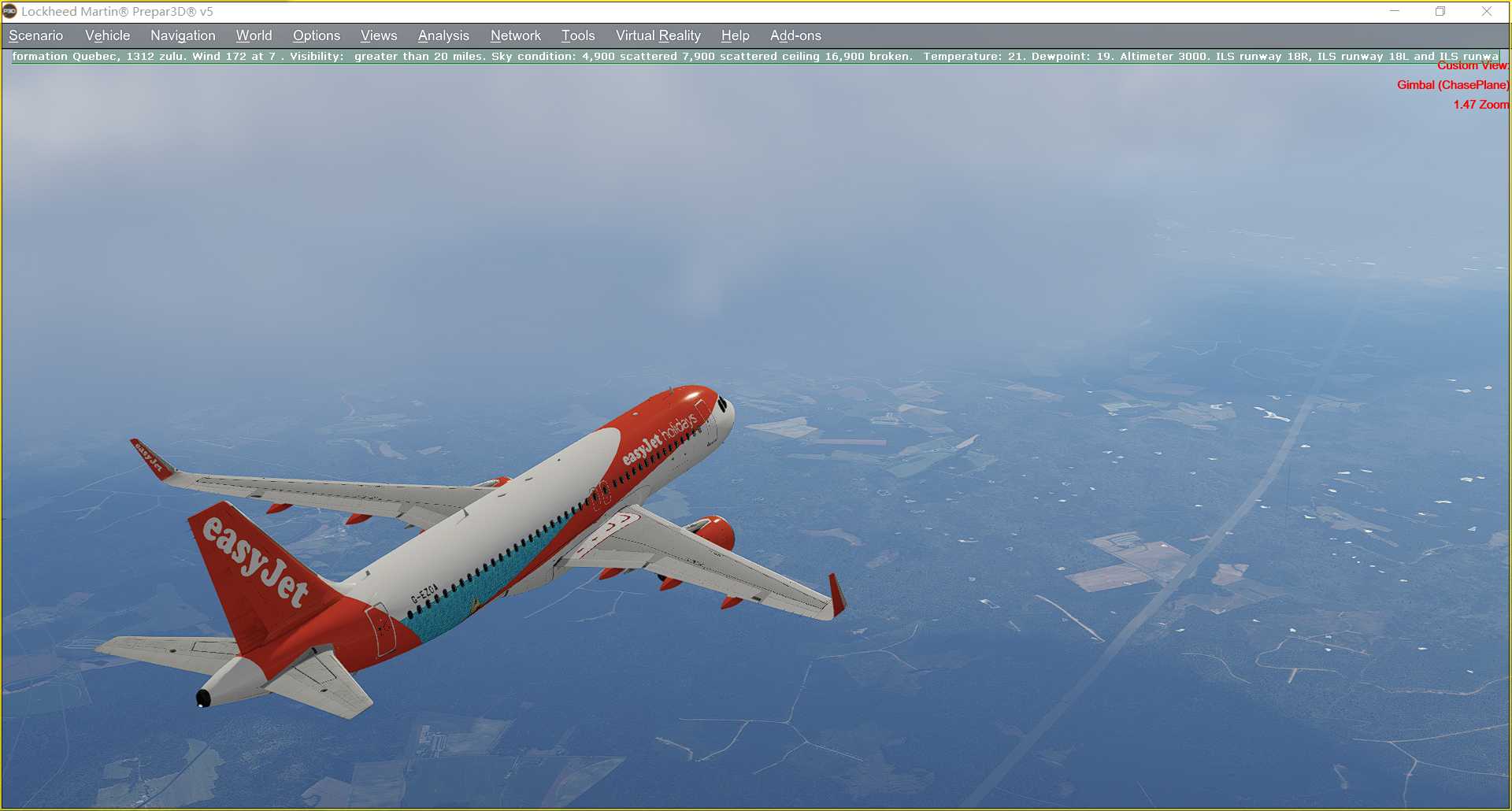Viewport: 1512px width, 811px height.
Task: Open the Network menu
Action: click(515, 35)
